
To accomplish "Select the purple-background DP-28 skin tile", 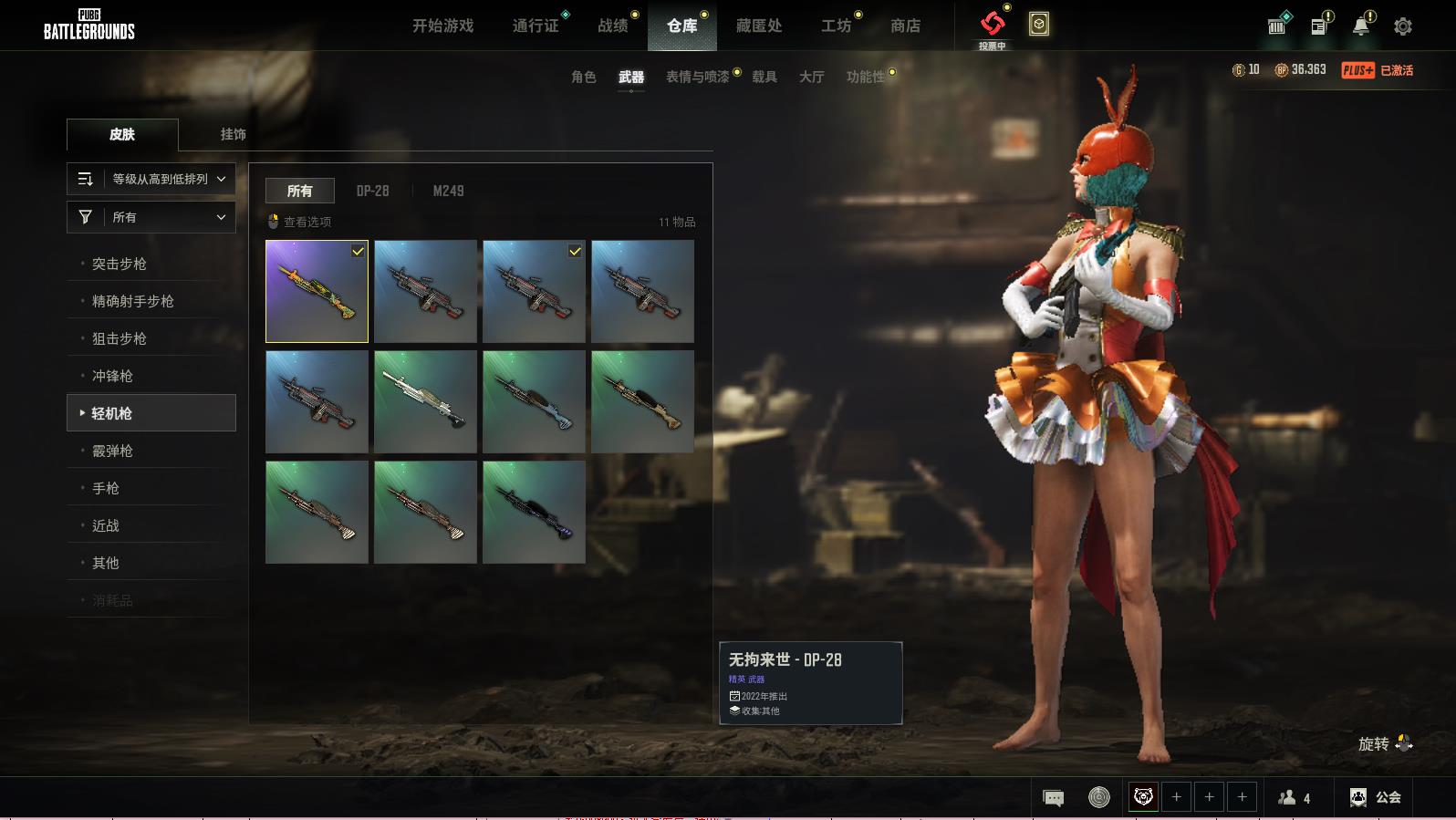I will tap(317, 291).
